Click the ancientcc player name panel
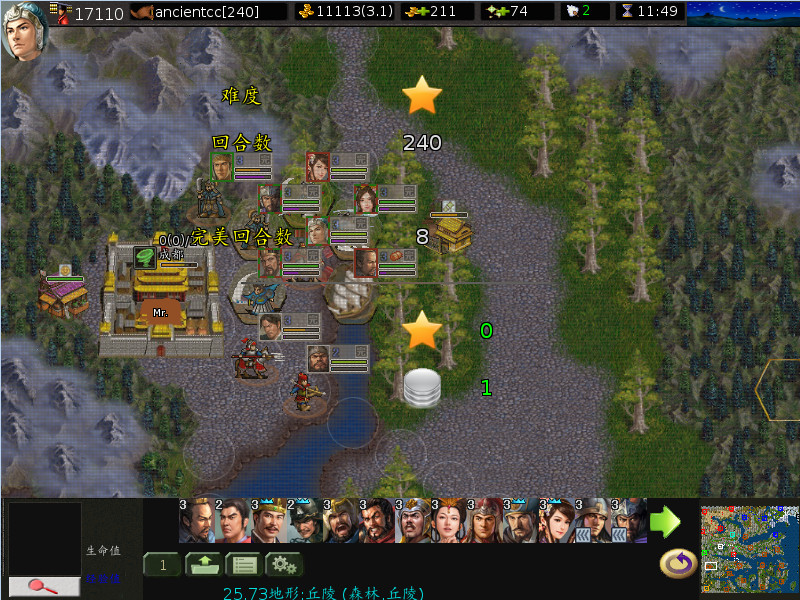Screen dimensions: 800x600 click(210, 12)
